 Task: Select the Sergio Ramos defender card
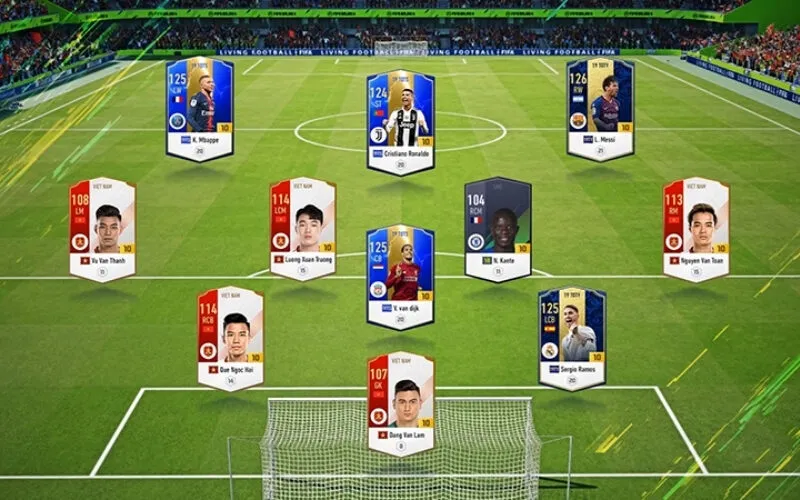[572, 337]
